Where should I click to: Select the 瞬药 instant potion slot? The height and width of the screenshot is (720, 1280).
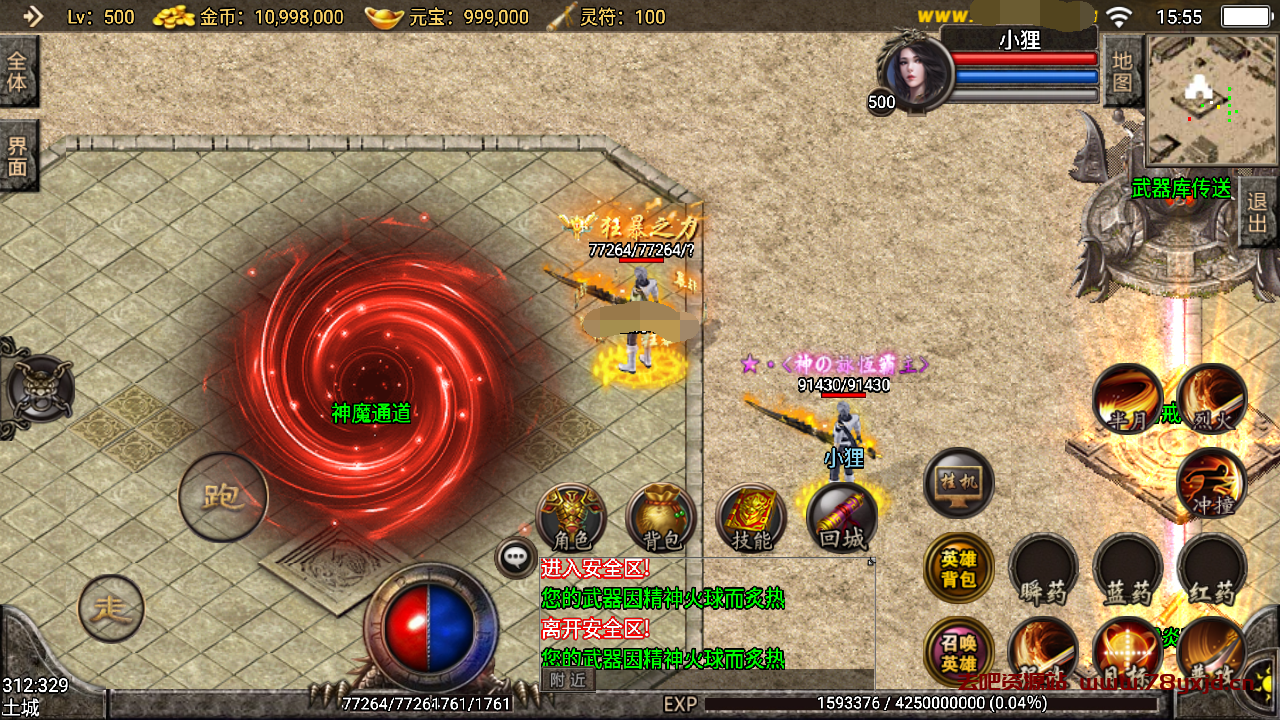[x=1043, y=568]
